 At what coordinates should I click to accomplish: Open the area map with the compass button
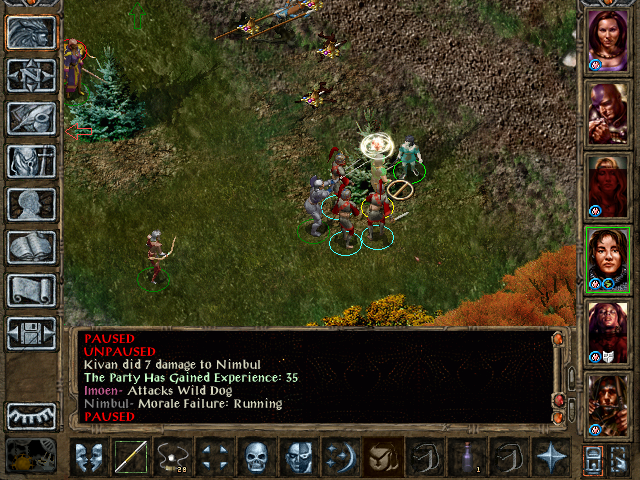(x=31, y=75)
